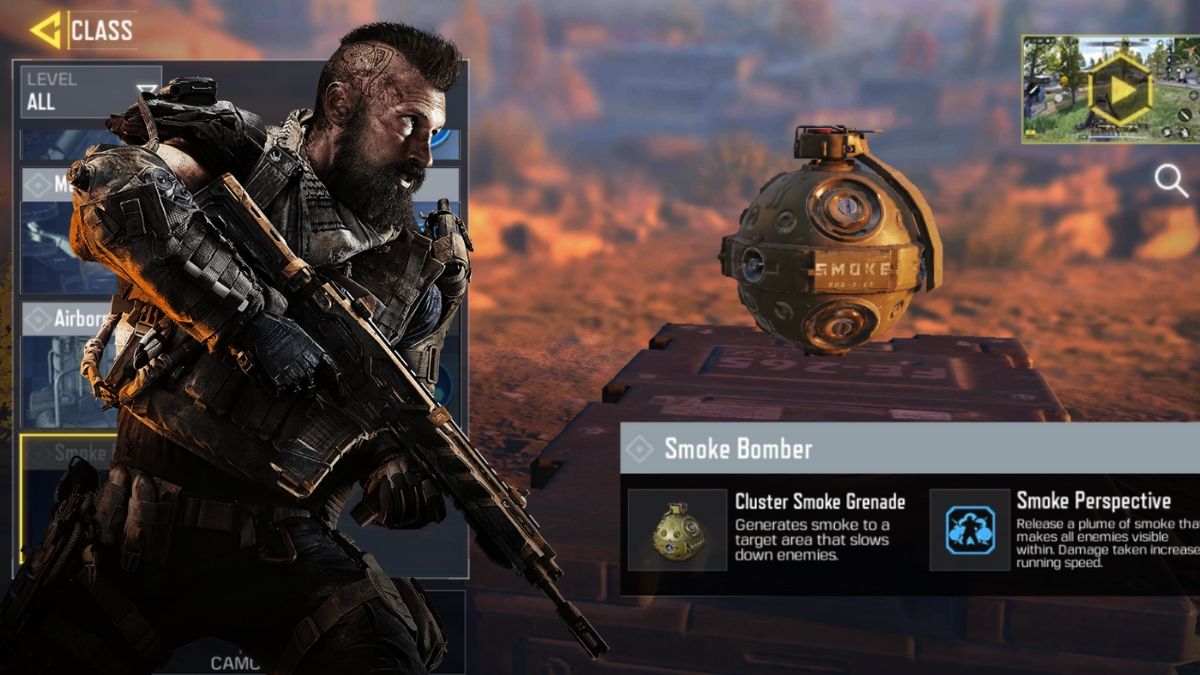The width and height of the screenshot is (1200, 675).
Task: Go back using the yellow arrow
Action: coord(45,30)
